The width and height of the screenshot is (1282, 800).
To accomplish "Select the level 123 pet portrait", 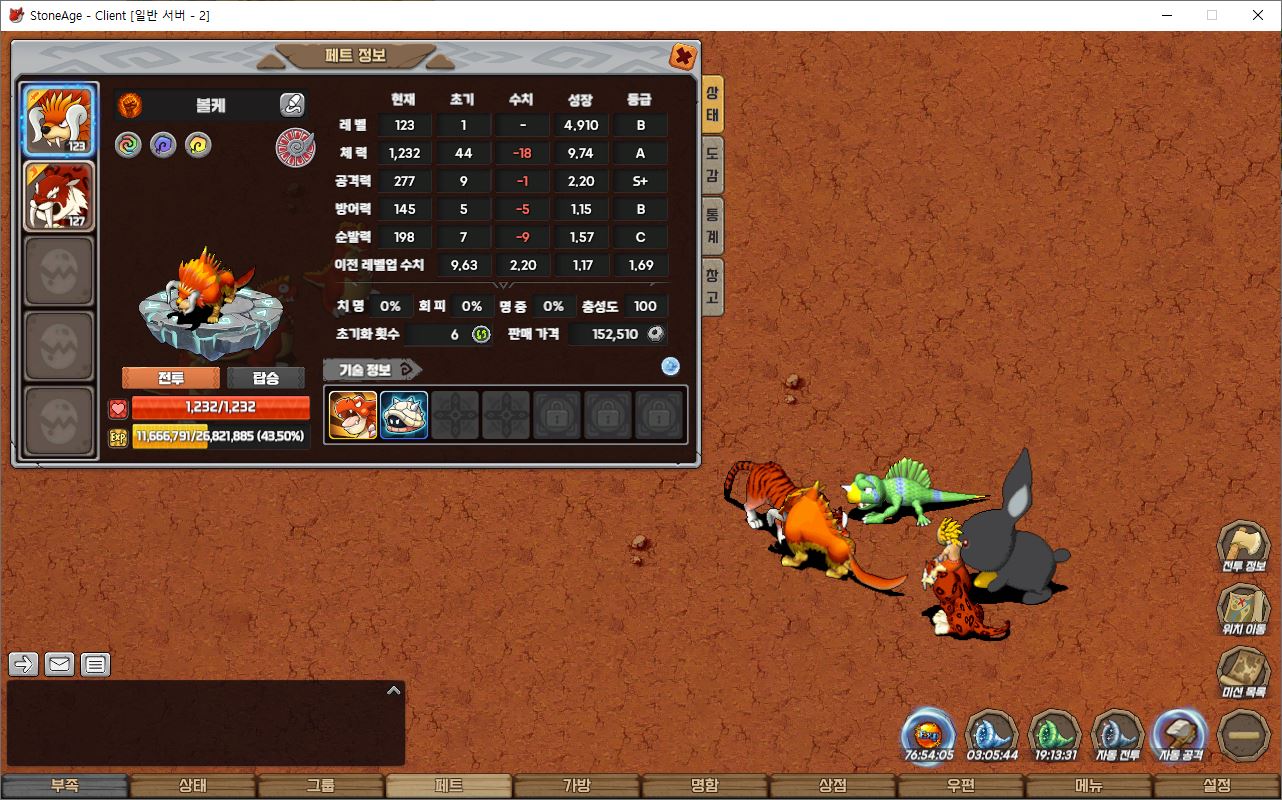I will click(x=59, y=121).
